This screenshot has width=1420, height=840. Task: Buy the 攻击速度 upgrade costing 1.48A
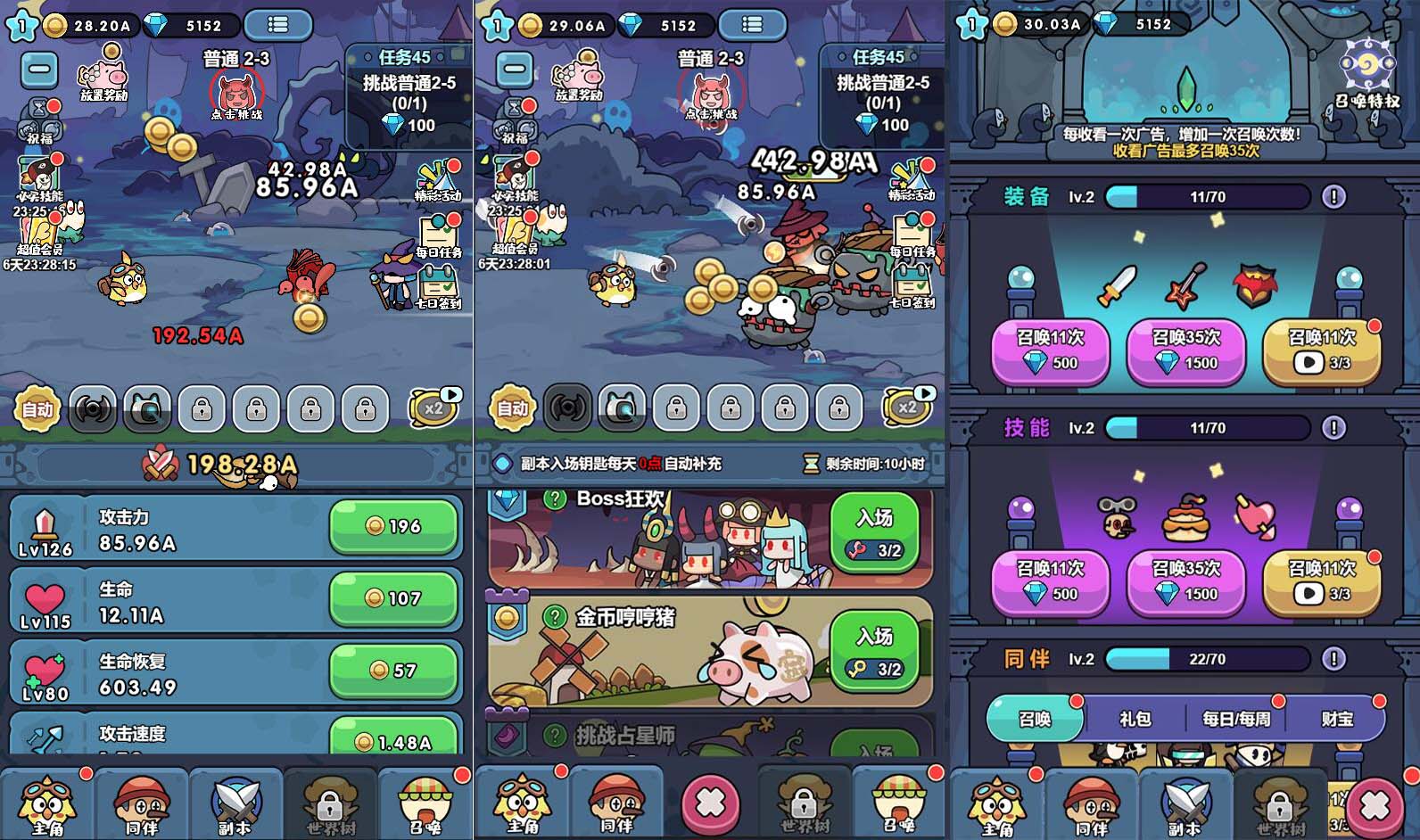pyautogui.click(x=394, y=739)
